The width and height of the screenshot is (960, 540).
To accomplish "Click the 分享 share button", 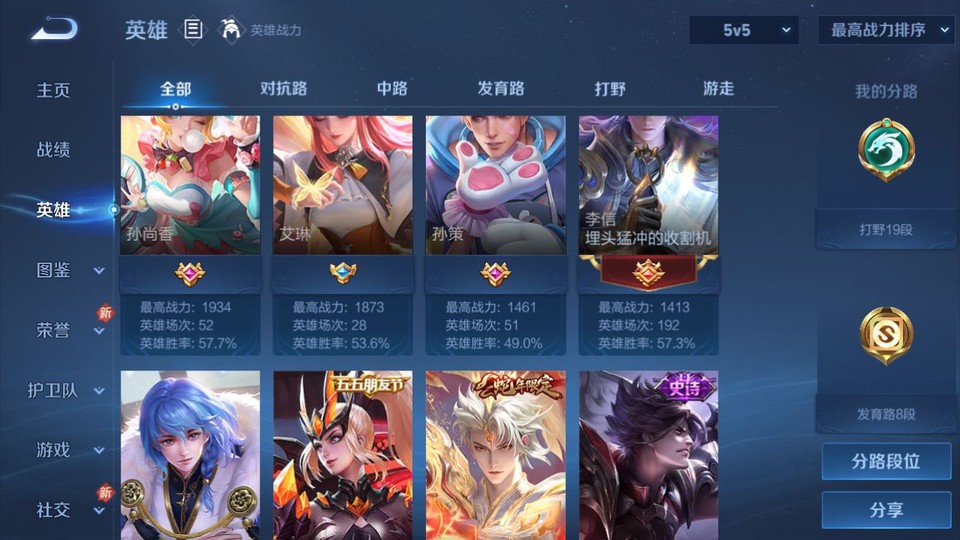I will tap(886, 510).
